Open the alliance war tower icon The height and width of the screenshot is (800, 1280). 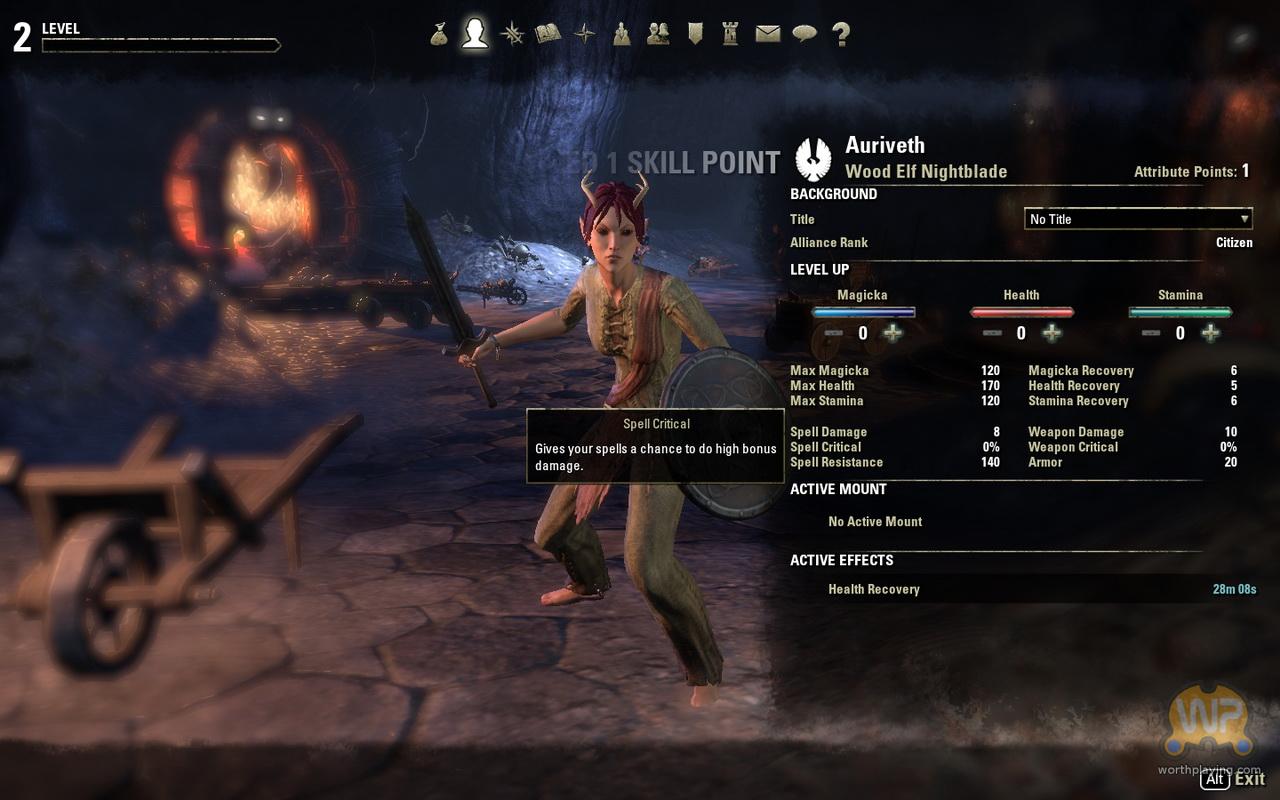[731, 34]
